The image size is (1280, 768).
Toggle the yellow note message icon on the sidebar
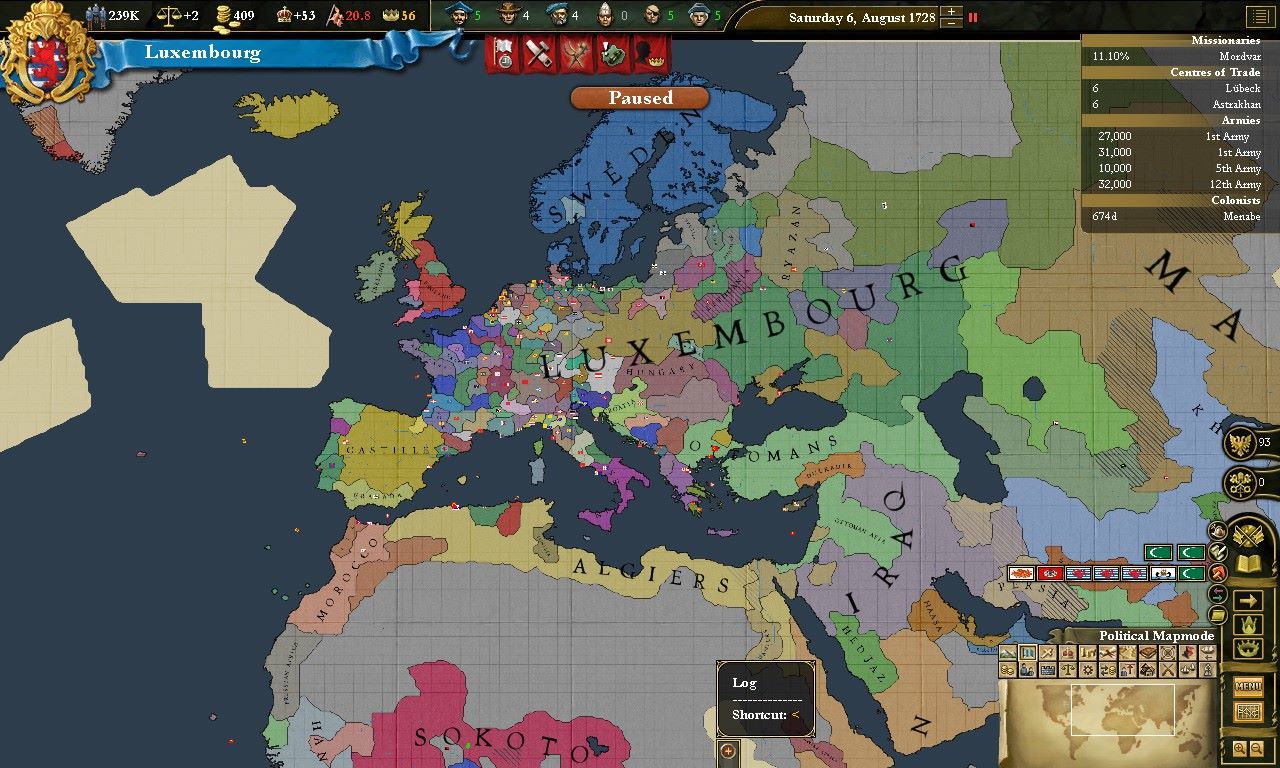(x=1216, y=613)
